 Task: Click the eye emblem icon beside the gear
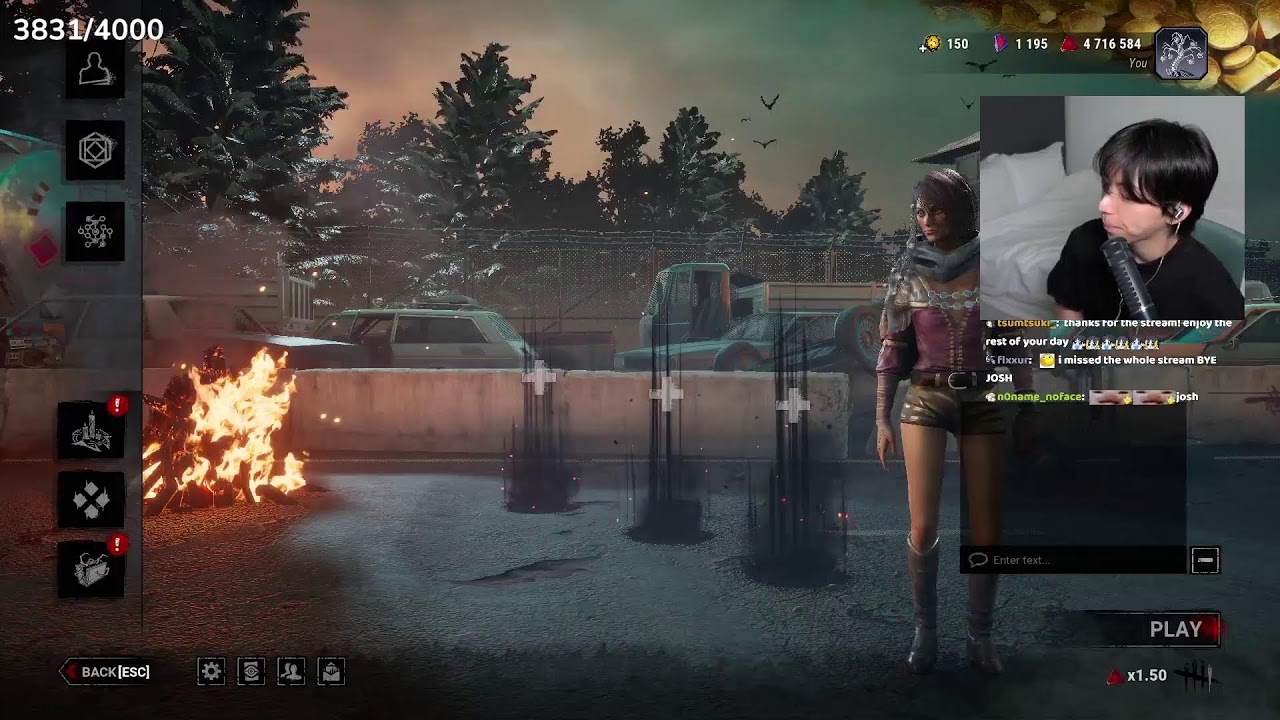(251, 672)
